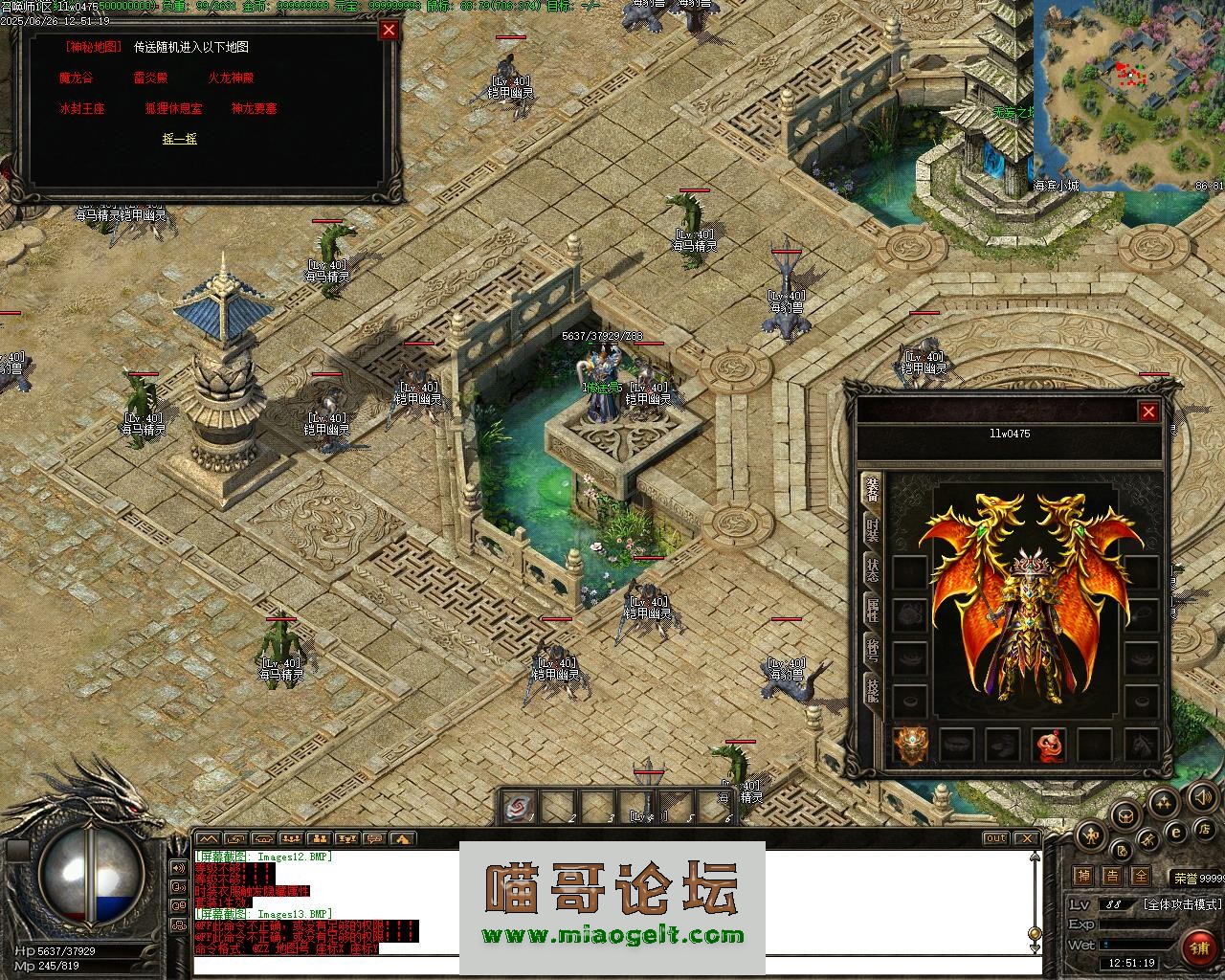1225x980 pixels.
Task: Open the 状态 status tab
Action: [x=873, y=569]
